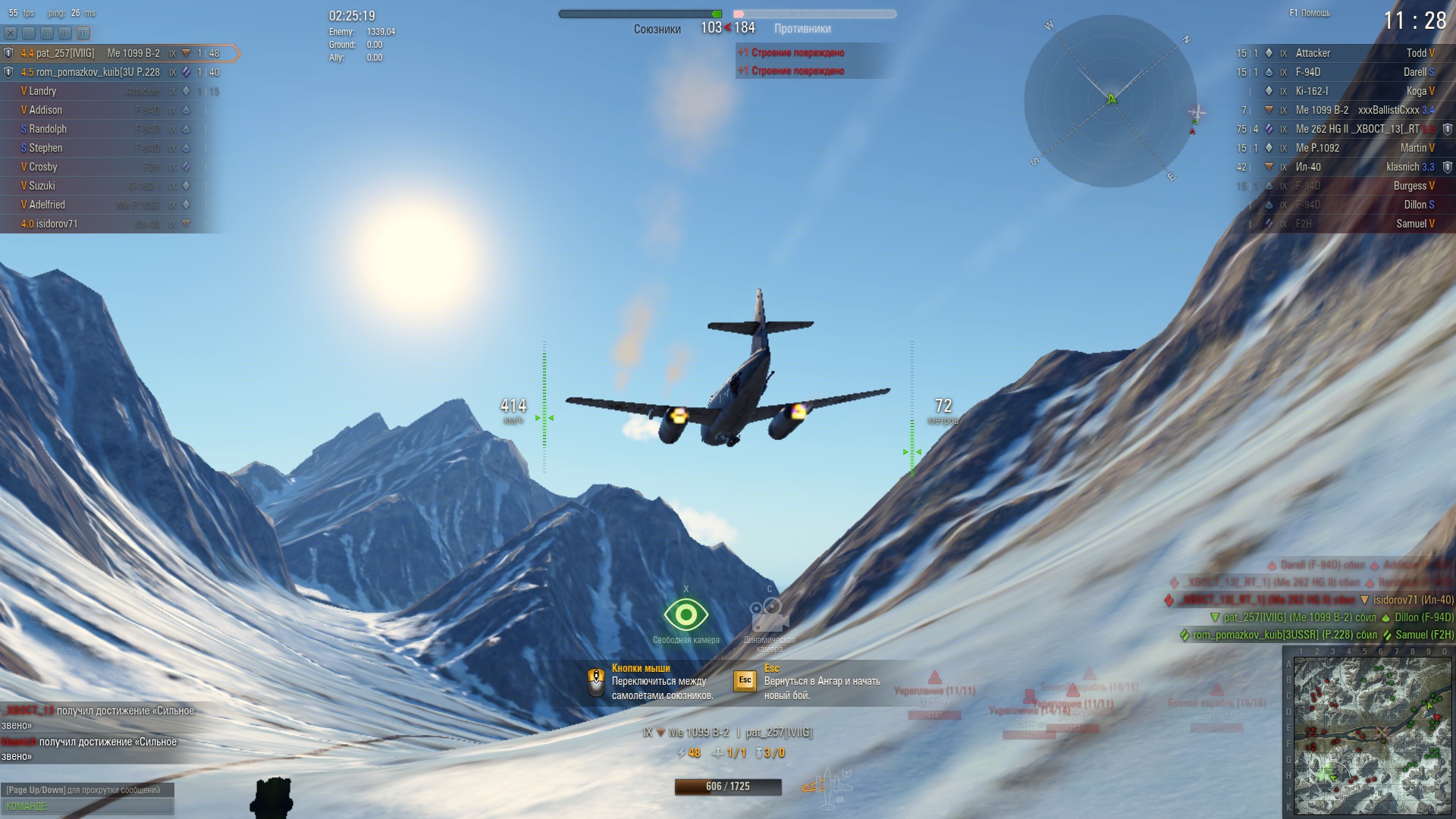Viewport: 1456px width, 819px height.
Task: Switch to the dynamic camera icon
Action: [768, 615]
